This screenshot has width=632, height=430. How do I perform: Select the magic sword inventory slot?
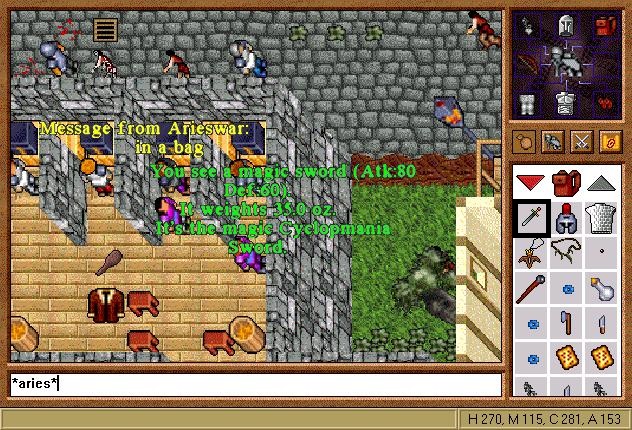pos(530,218)
